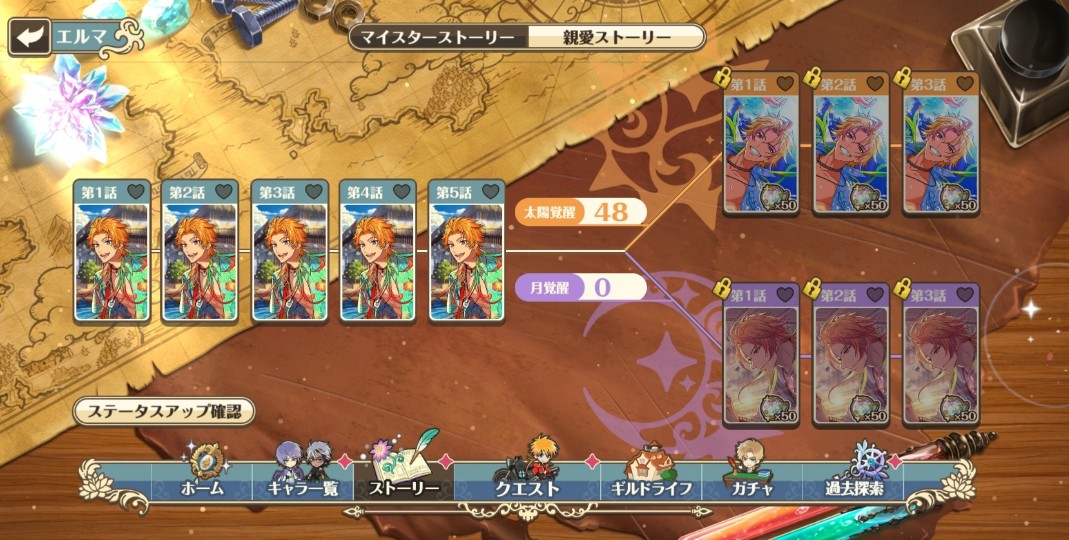Open story episode 第3話 in the unlocked row

pyautogui.click(x=289, y=252)
